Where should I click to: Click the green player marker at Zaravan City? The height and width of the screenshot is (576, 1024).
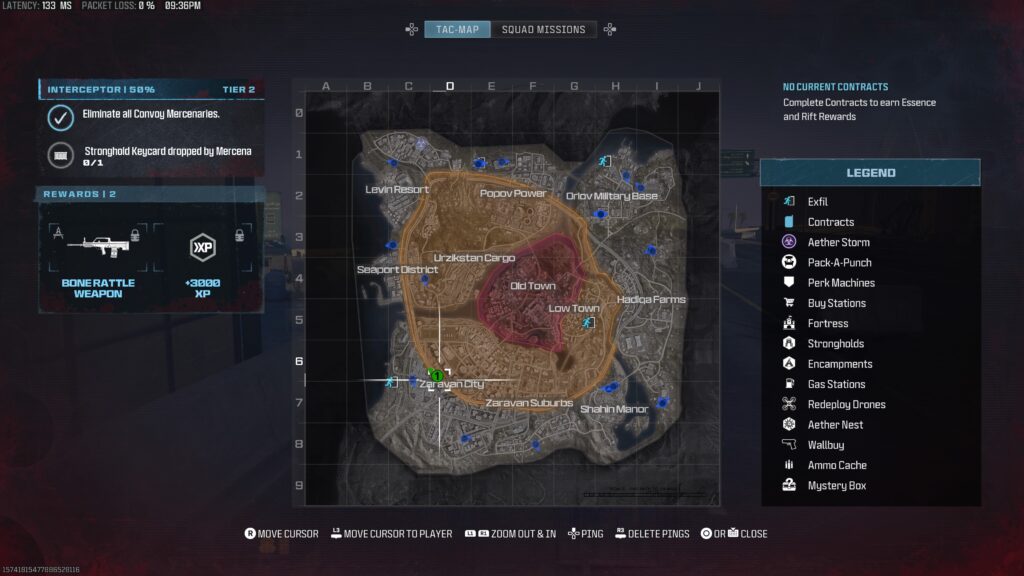[436, 375]
